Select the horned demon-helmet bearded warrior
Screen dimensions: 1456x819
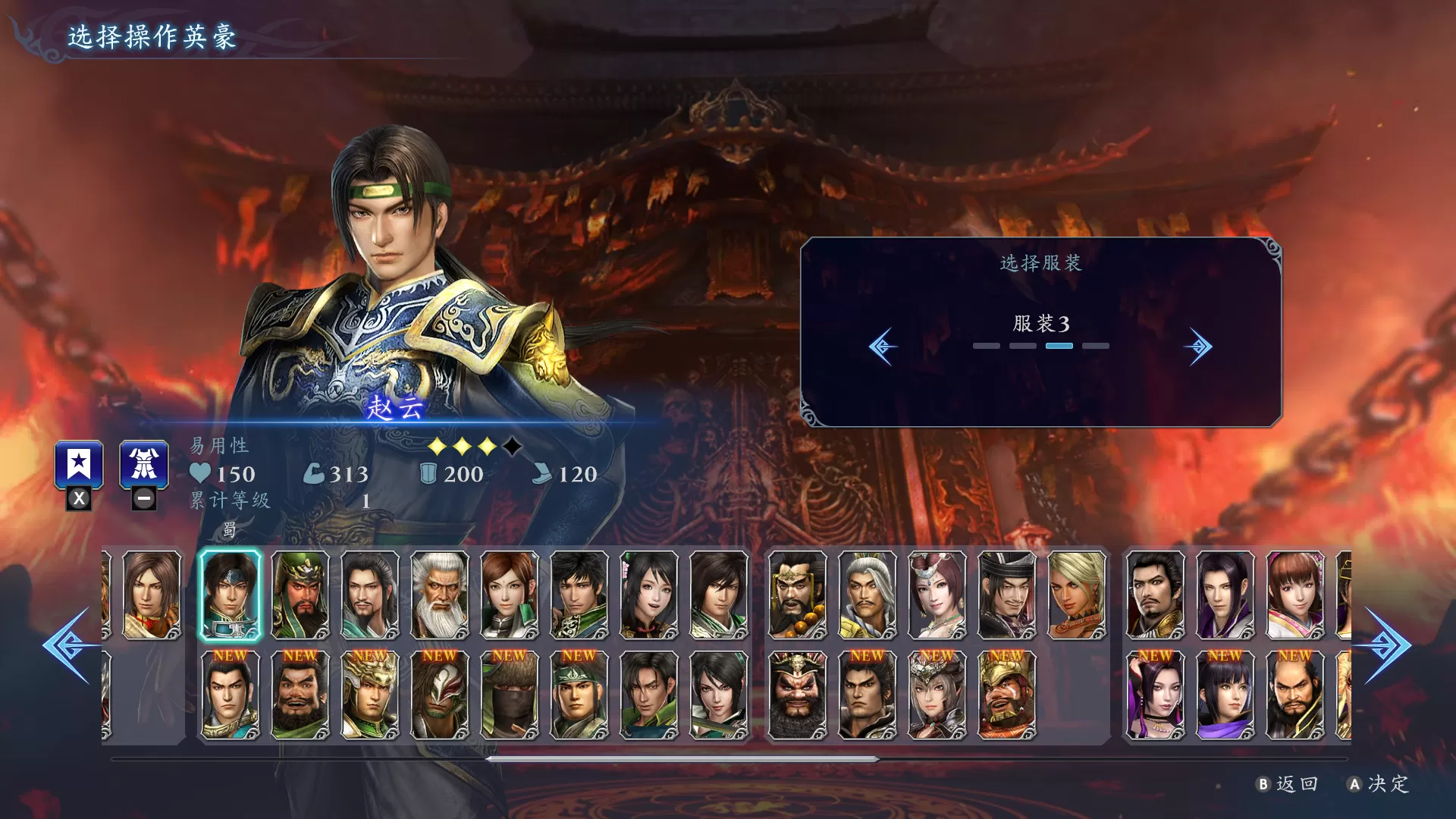click(797, 695)
